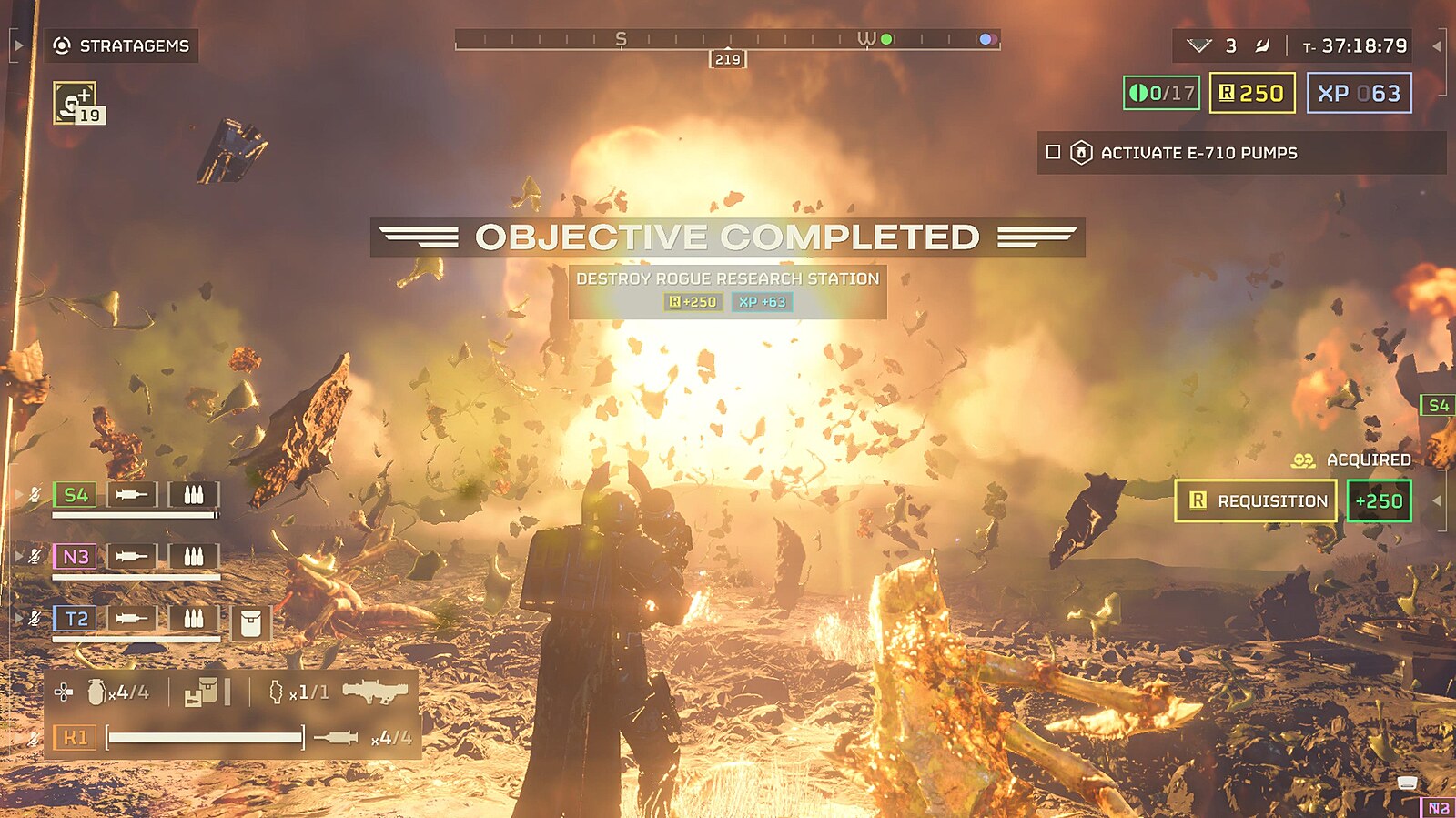Screen dimensions: 1456x818
Task: Select the stratagem icon showing 19
Action: tap(77, 103)
